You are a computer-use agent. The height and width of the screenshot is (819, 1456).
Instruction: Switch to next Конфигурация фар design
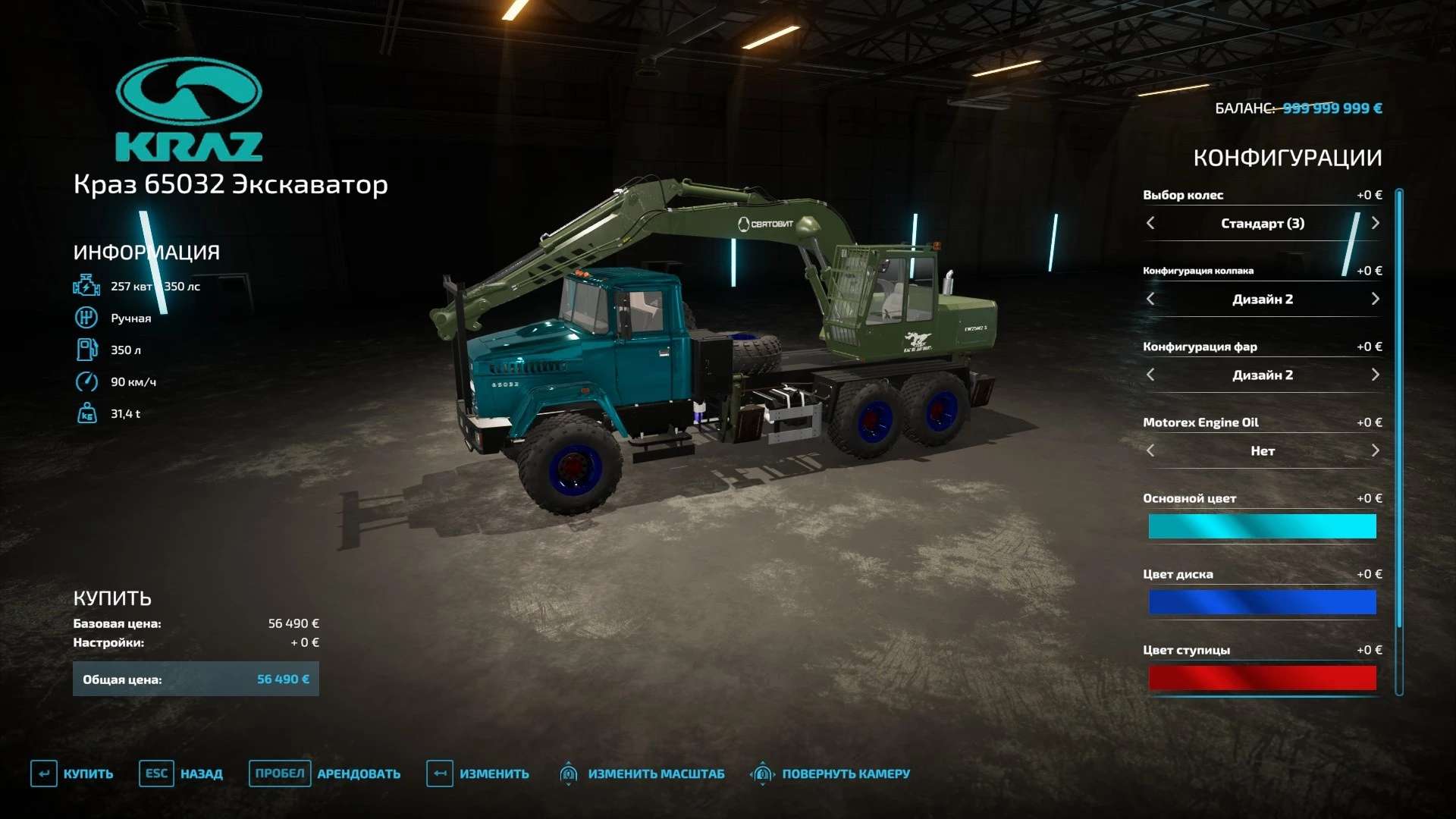(x=1375, y=375)
